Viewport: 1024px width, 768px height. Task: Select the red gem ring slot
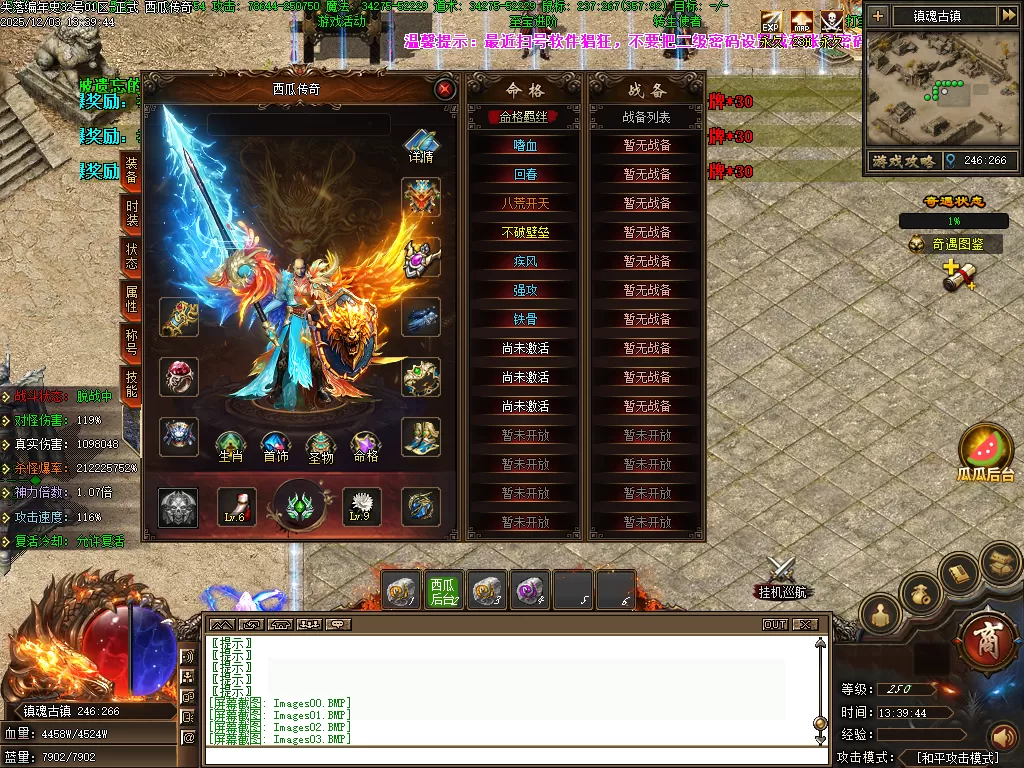(x=179, y=377)
